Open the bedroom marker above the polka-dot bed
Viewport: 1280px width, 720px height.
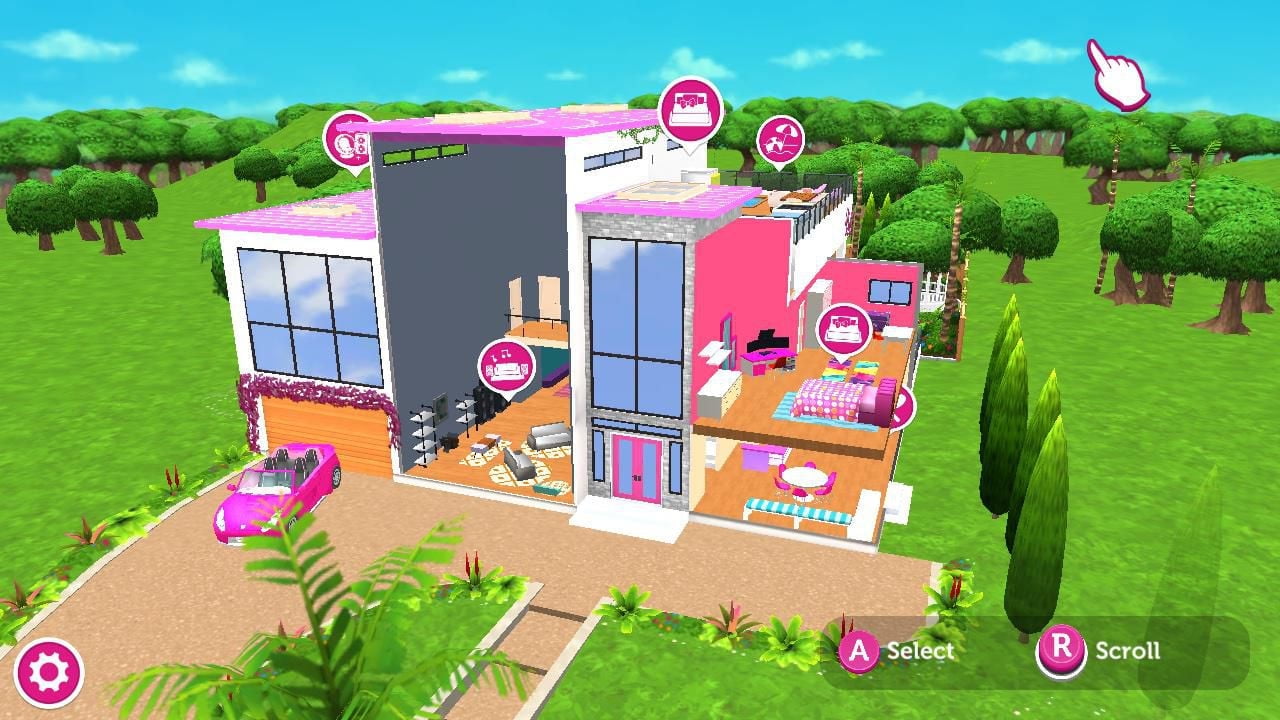(x=842, y=330)
